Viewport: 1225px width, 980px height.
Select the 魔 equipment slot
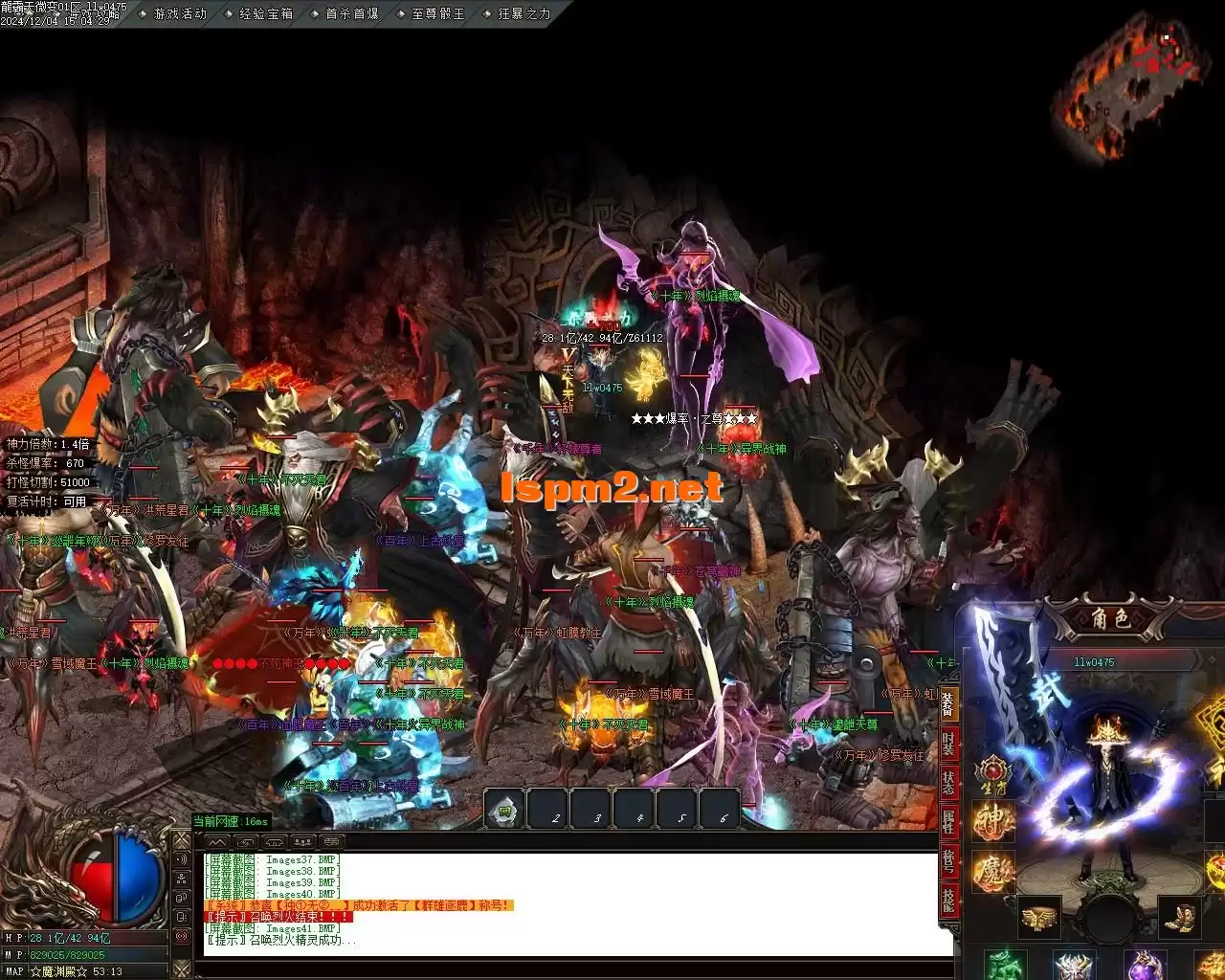click(x=993, y=872)
